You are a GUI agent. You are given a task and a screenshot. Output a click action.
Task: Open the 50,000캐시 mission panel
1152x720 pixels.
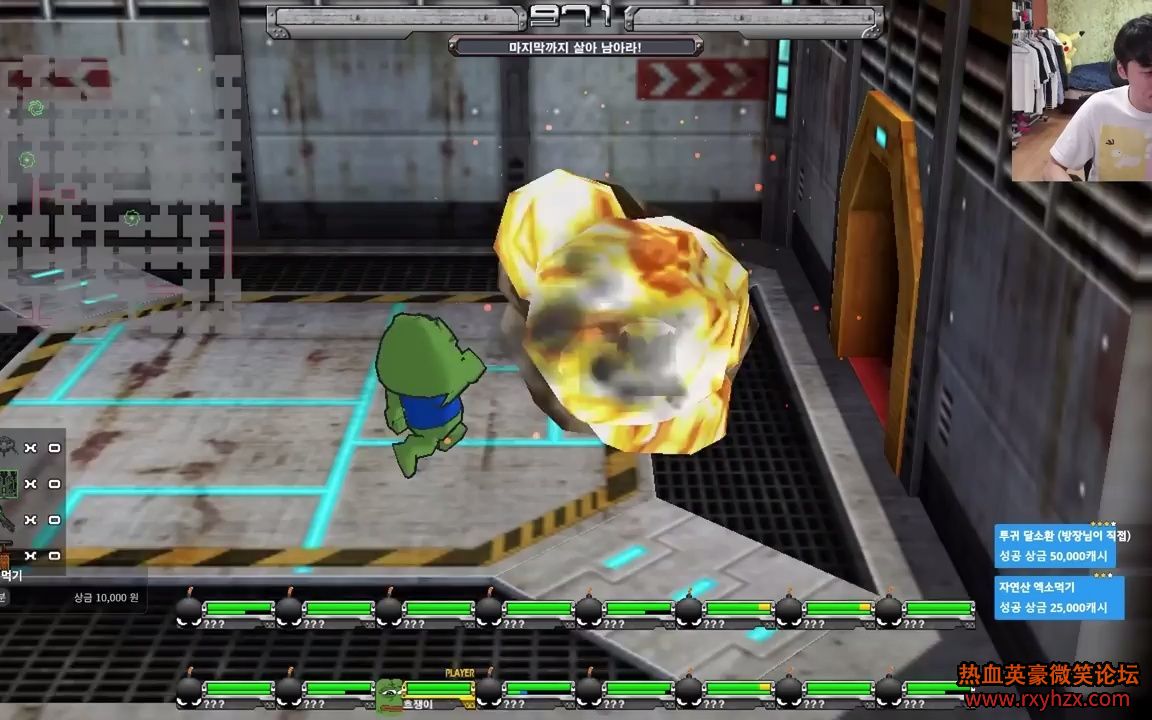tap(1055, 546)
